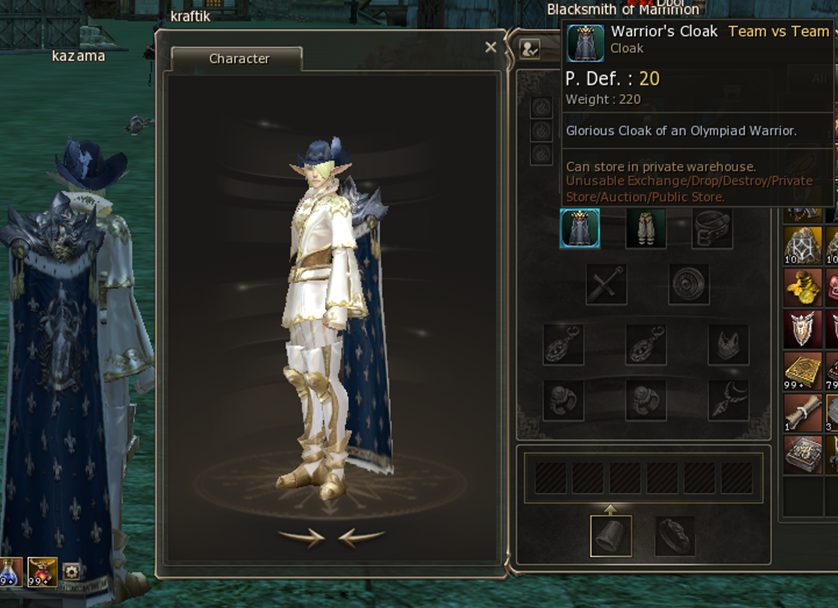Select the belt equipment slot
The image size is (838, 608).
coord(711,228)
